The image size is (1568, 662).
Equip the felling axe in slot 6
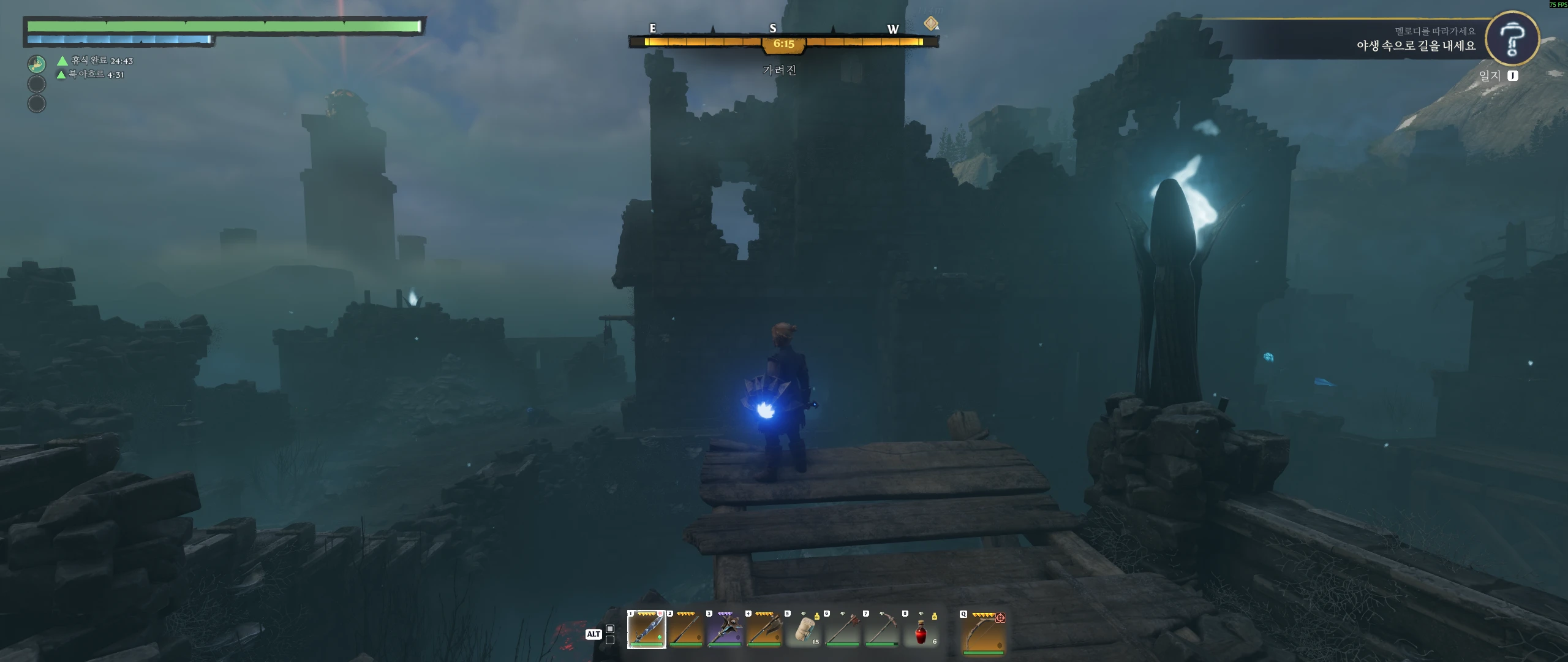point(842,630)
